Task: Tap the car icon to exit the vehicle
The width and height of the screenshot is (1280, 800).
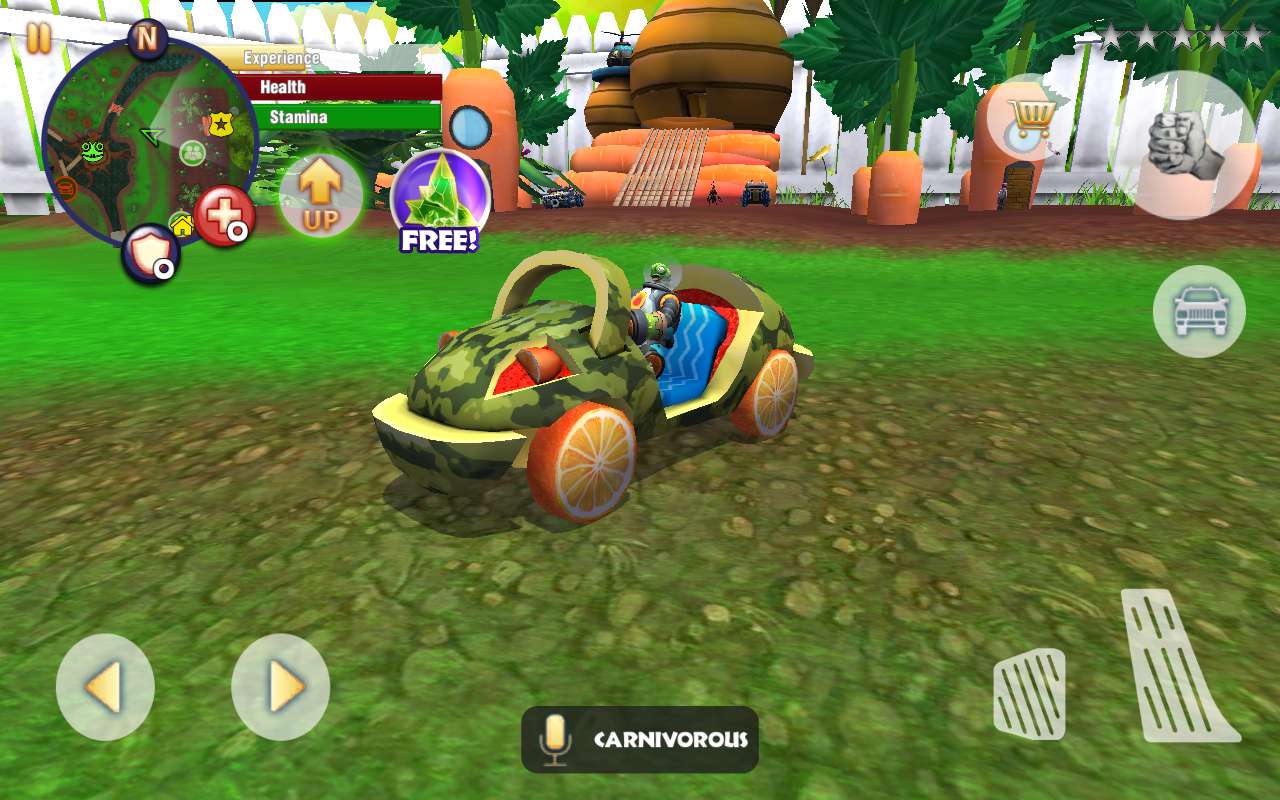Action: [1198, 311]
